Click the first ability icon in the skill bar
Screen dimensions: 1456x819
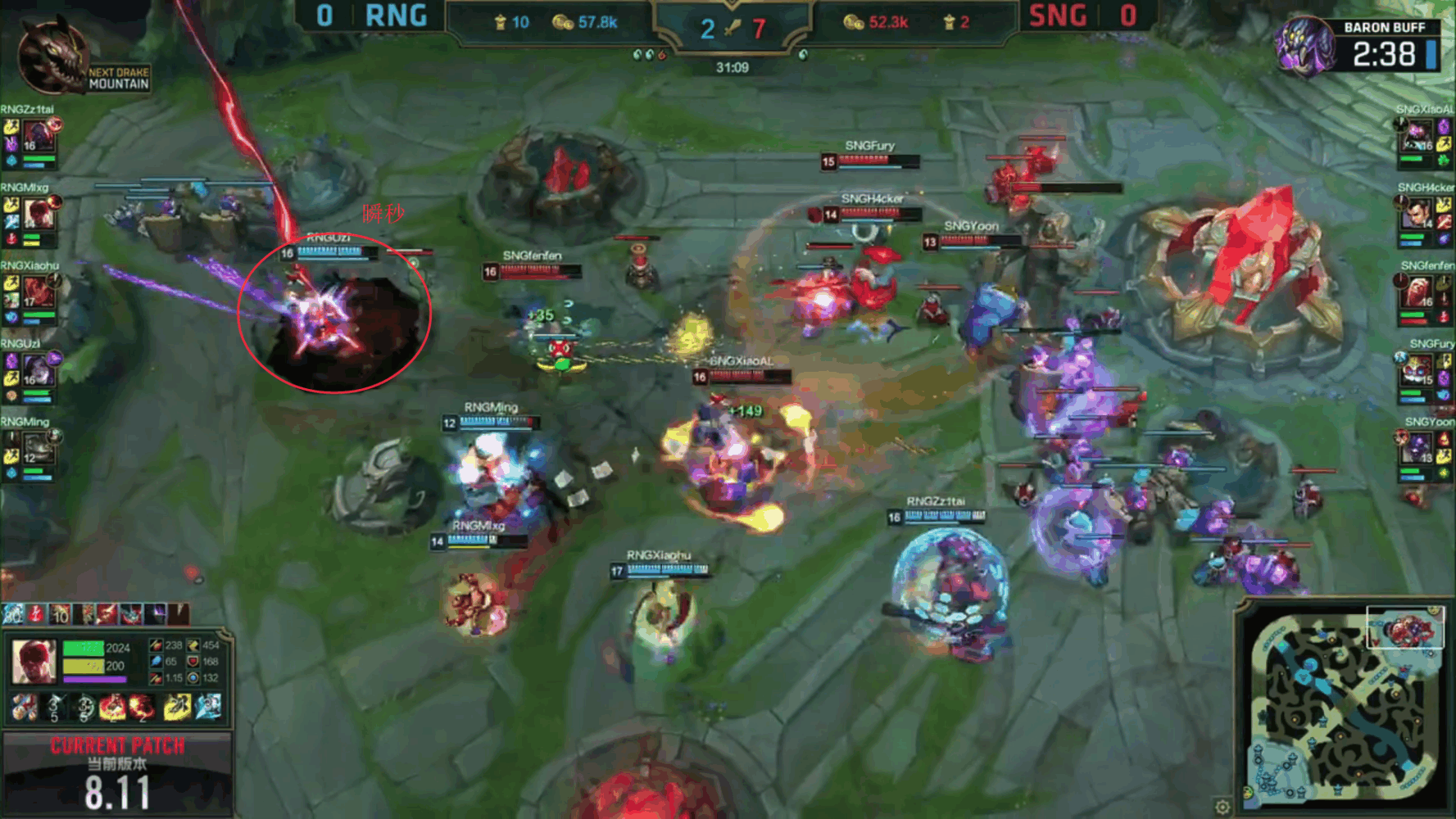tap(25, 708)
